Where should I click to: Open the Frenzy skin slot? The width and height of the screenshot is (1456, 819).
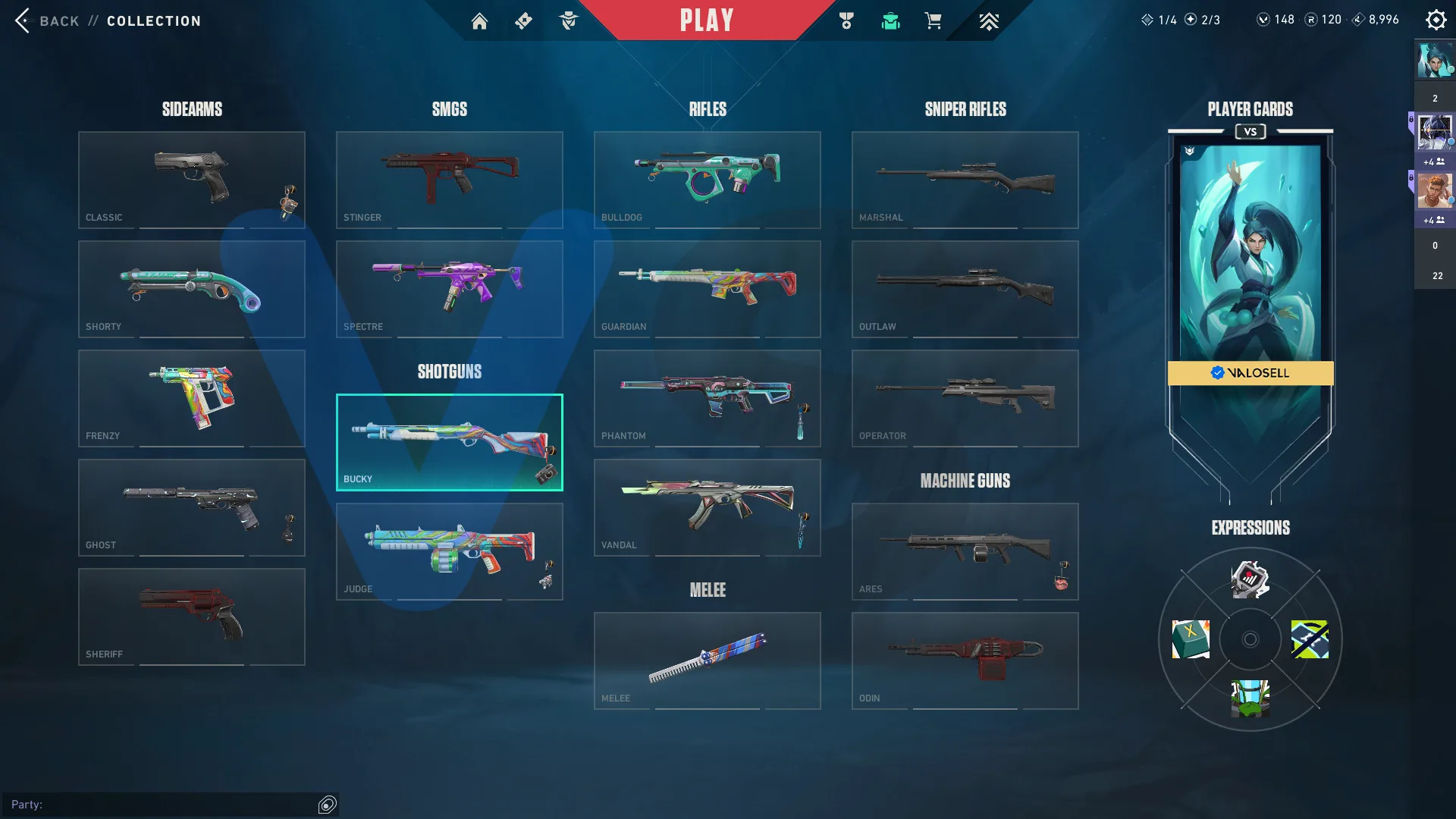pos(192,398)
